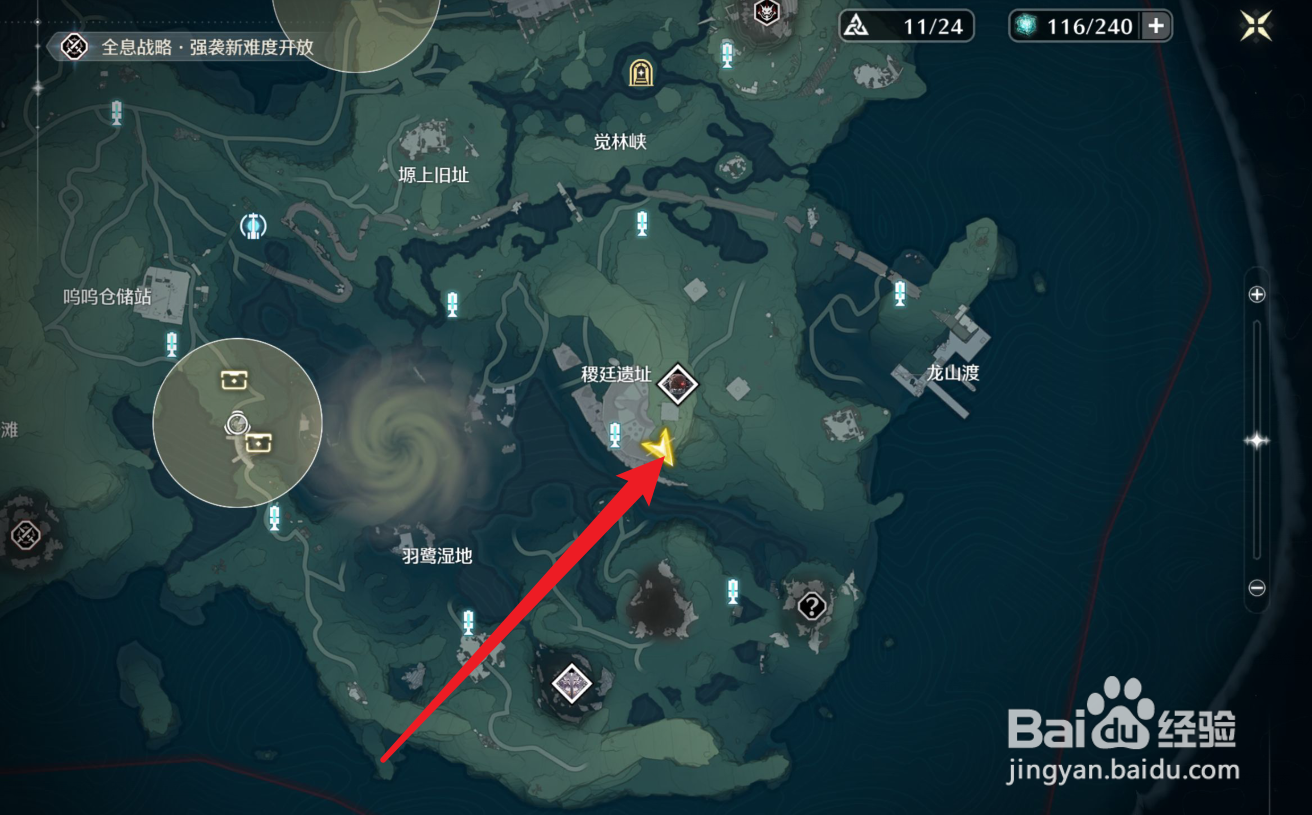Click the plus to replenish waveplates

click(1157, 26)
